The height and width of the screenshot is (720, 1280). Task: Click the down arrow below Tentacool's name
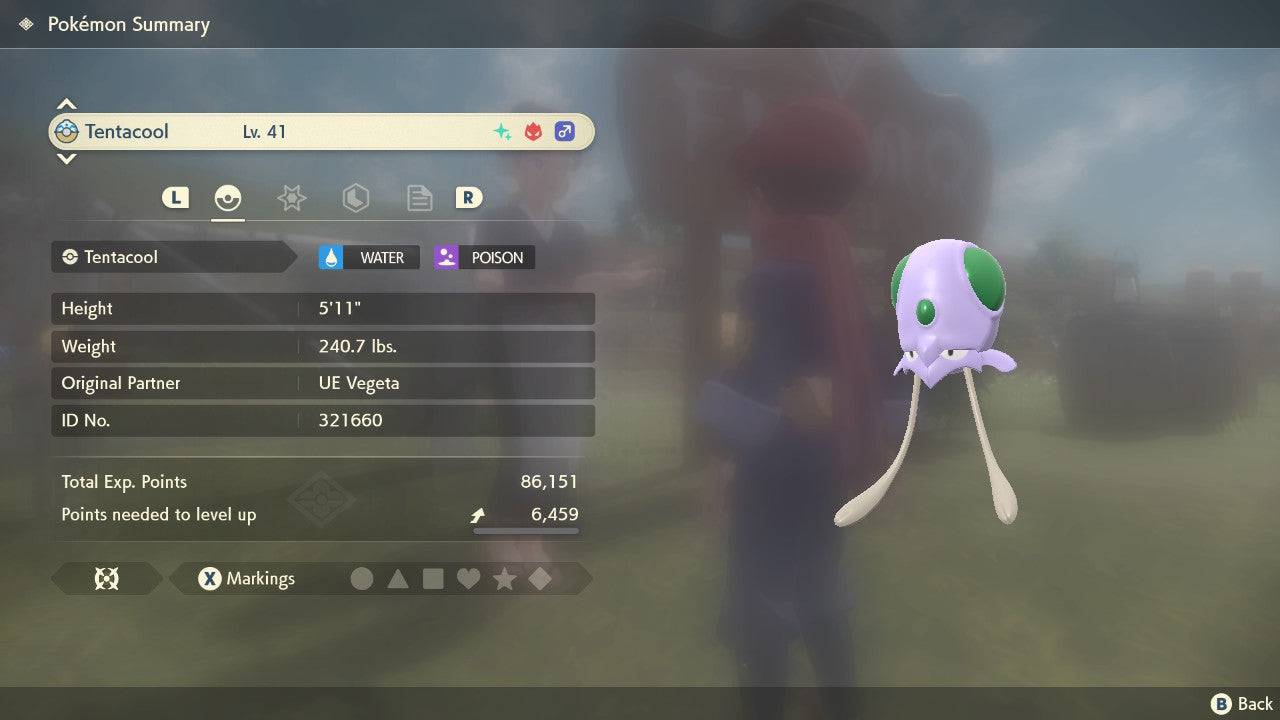coord(66,158)
